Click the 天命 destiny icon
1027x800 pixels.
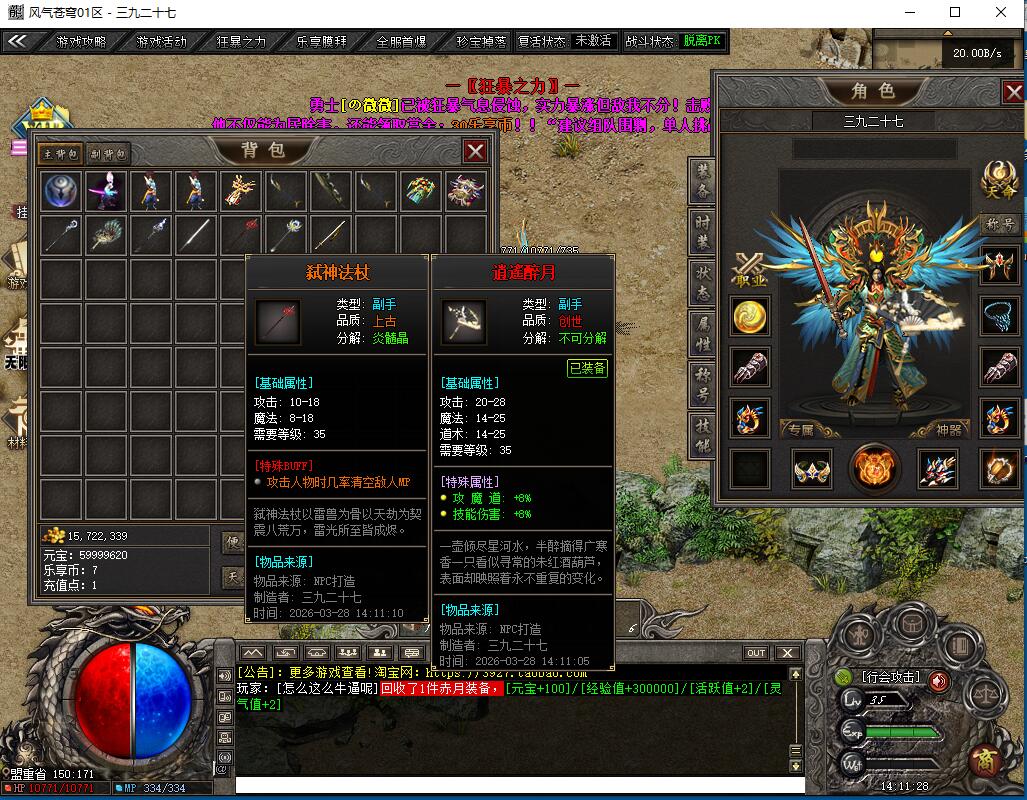(x=999, y=178)
